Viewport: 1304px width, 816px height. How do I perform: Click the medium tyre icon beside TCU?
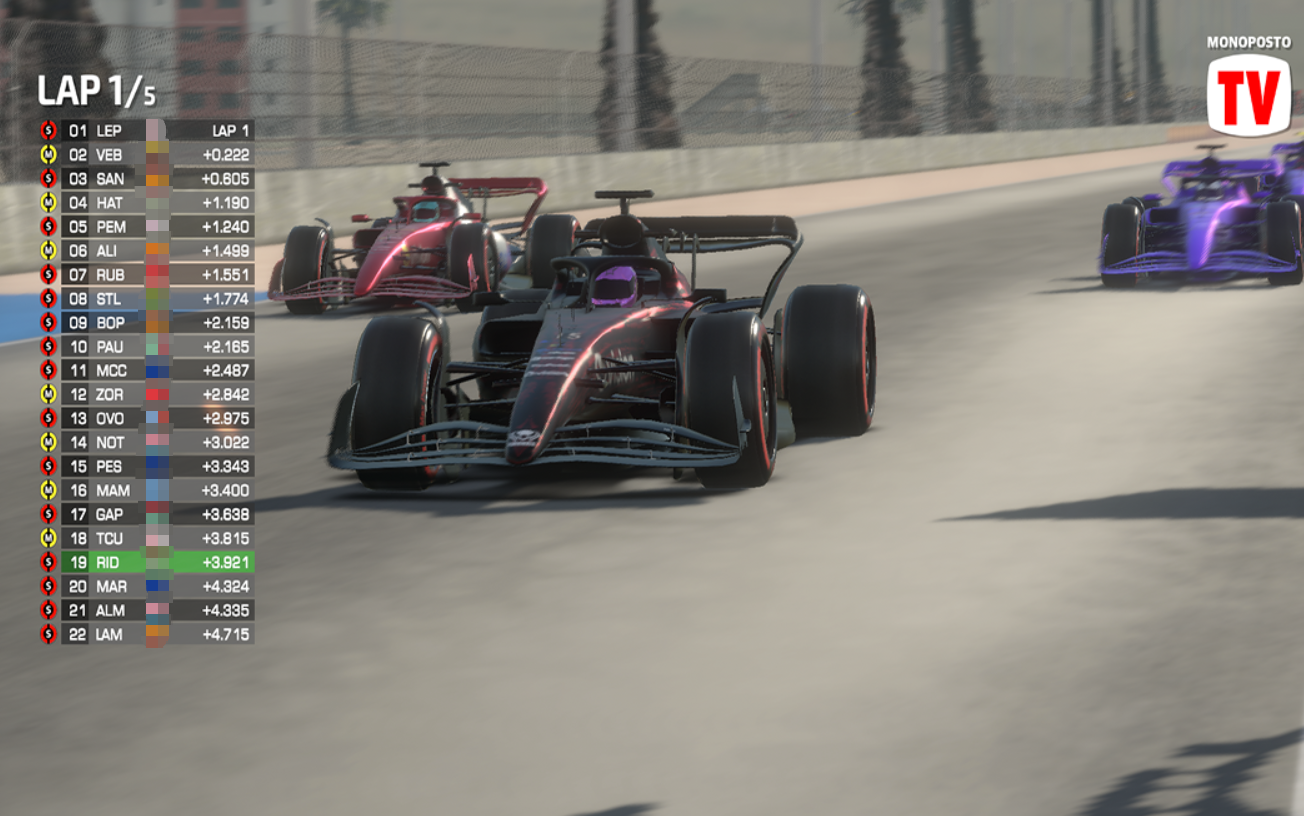click(47, 539)
